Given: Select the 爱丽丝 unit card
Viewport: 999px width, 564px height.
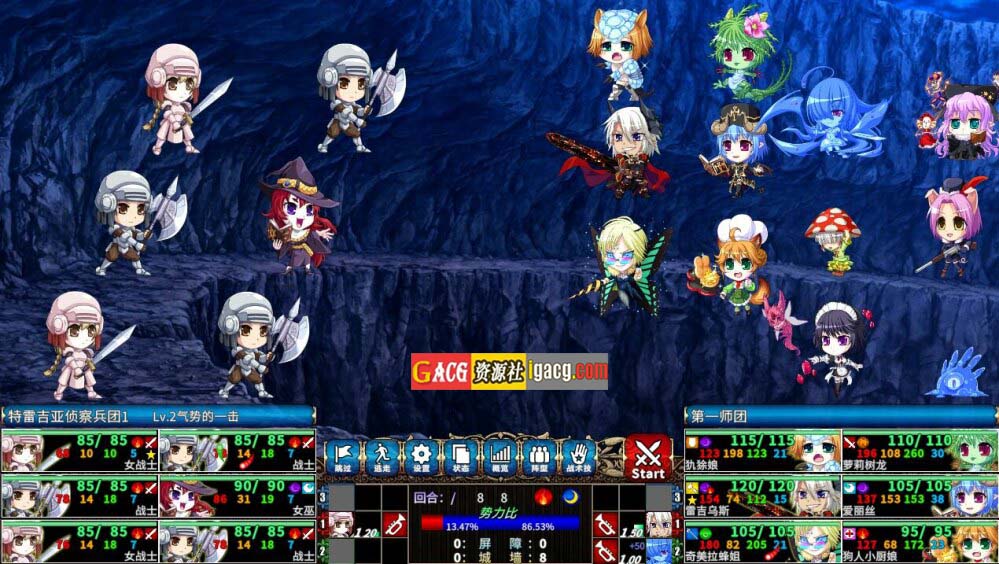Looking at the screenshot, I should [919, 496].
